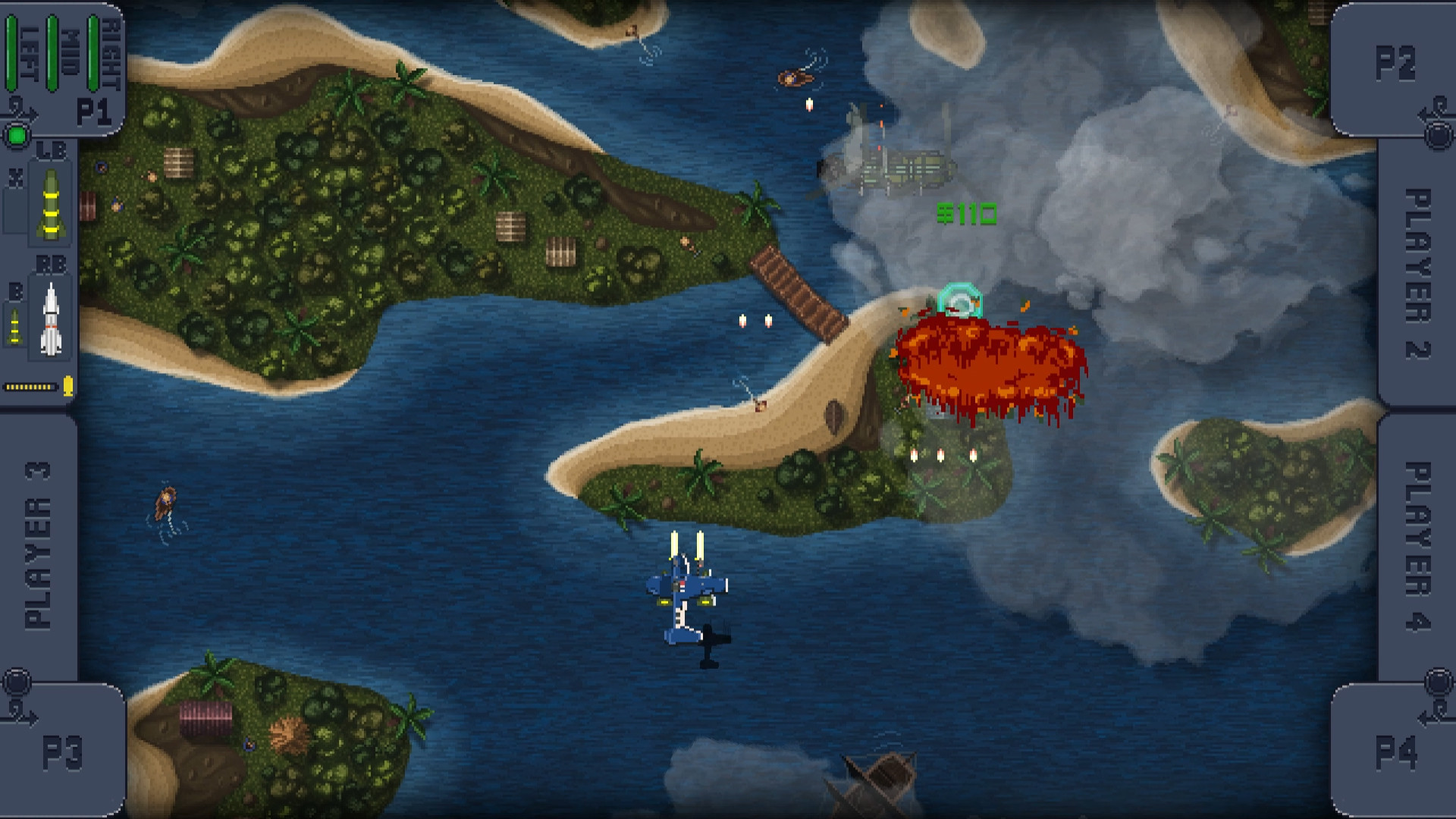
Task: Click the ammo belt icon near the bullet
Action: [x=29, y=385]
